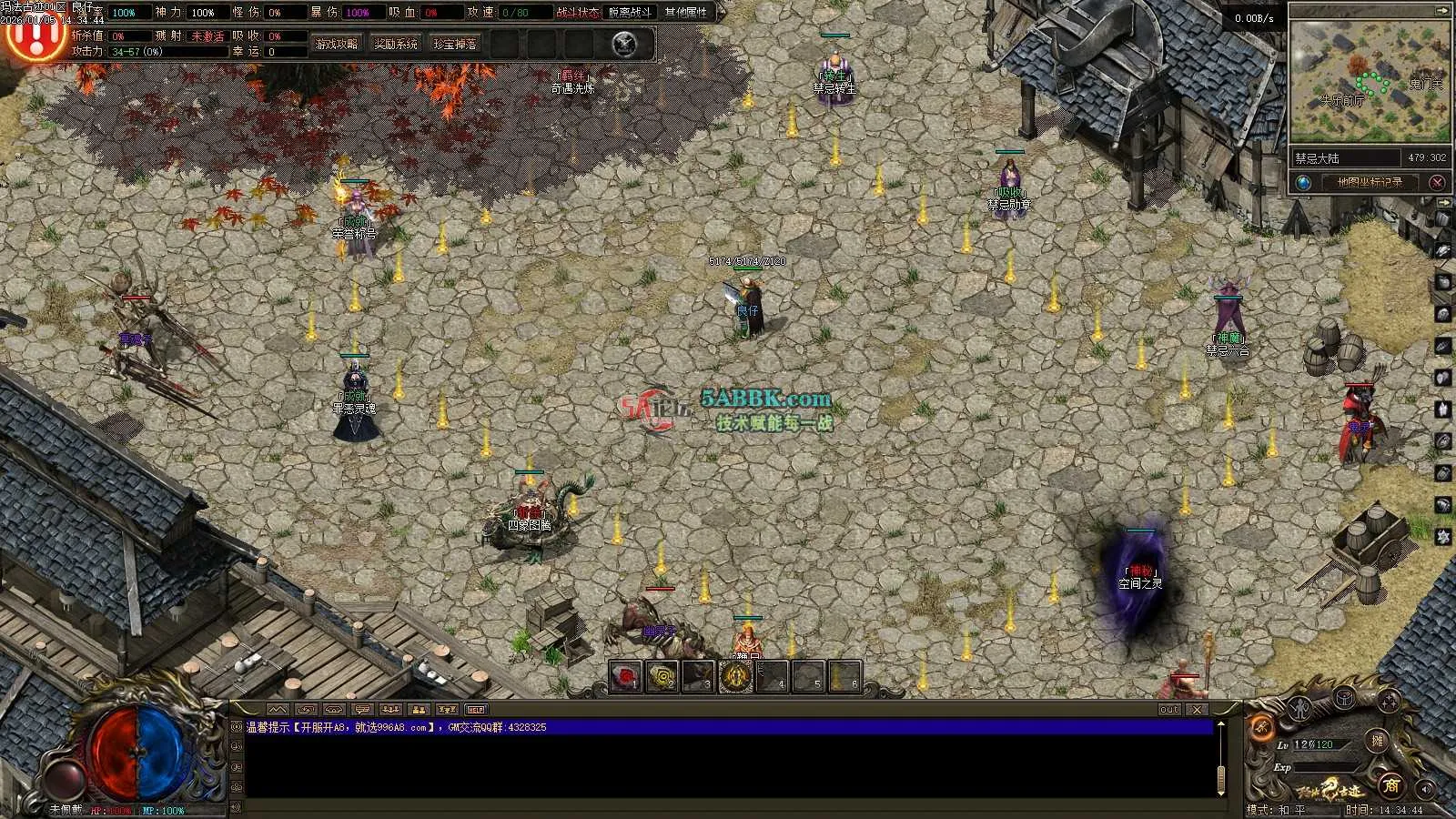
Task: Click the 脱离战斗 leave combat button
Action: (631, 13)
